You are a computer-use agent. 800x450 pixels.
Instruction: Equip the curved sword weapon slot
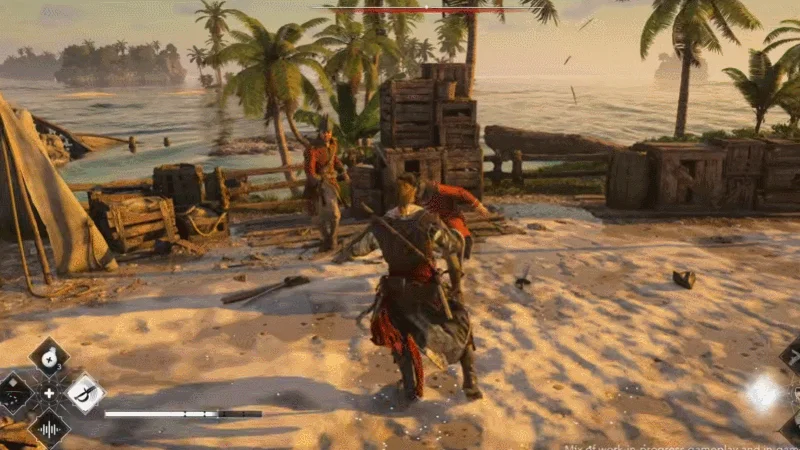click(x=85, y=392)
